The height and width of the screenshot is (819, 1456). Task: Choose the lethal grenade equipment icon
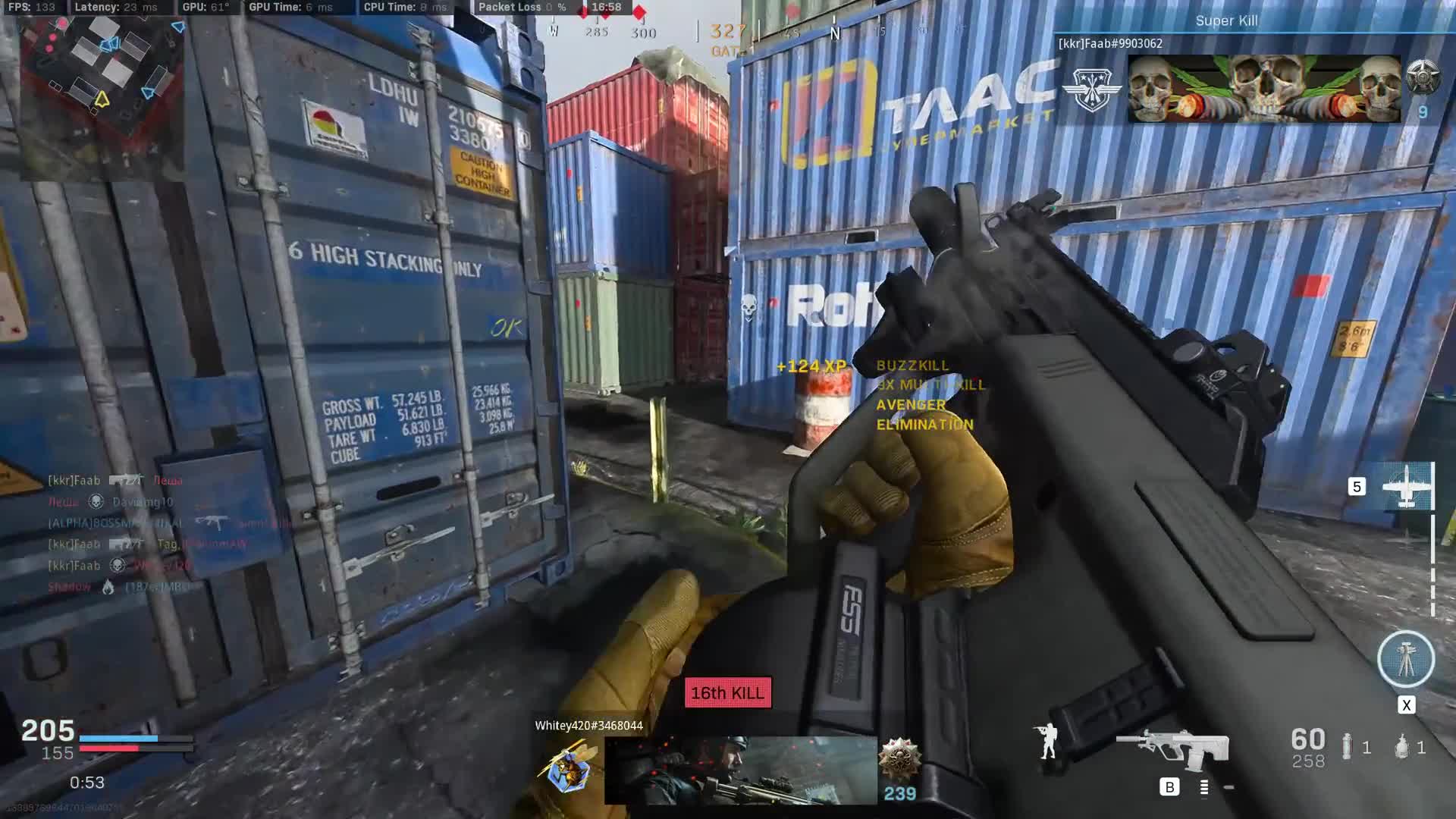[1347, 747]
